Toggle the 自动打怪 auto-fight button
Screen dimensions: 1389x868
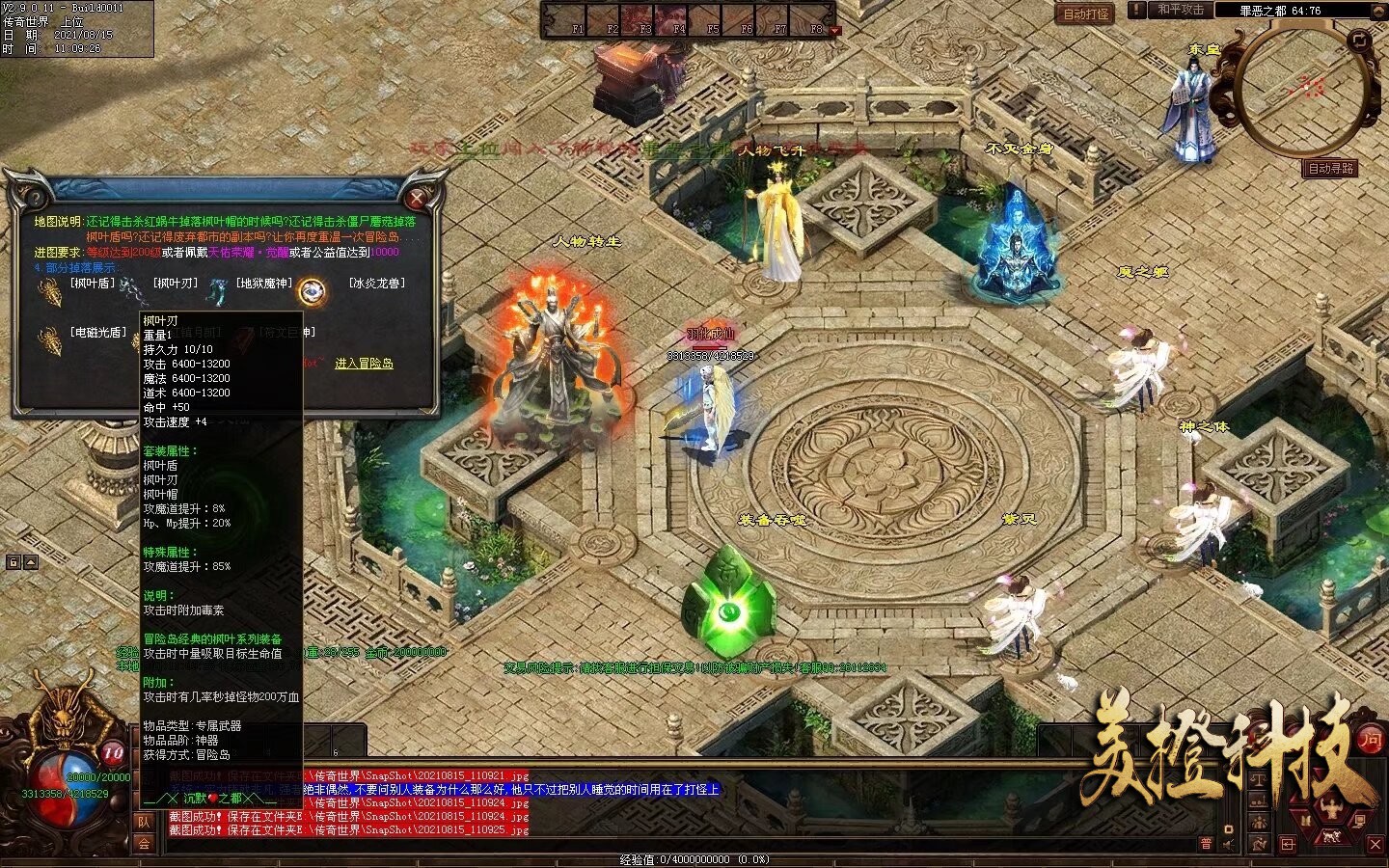click(x=1086, y=14)
